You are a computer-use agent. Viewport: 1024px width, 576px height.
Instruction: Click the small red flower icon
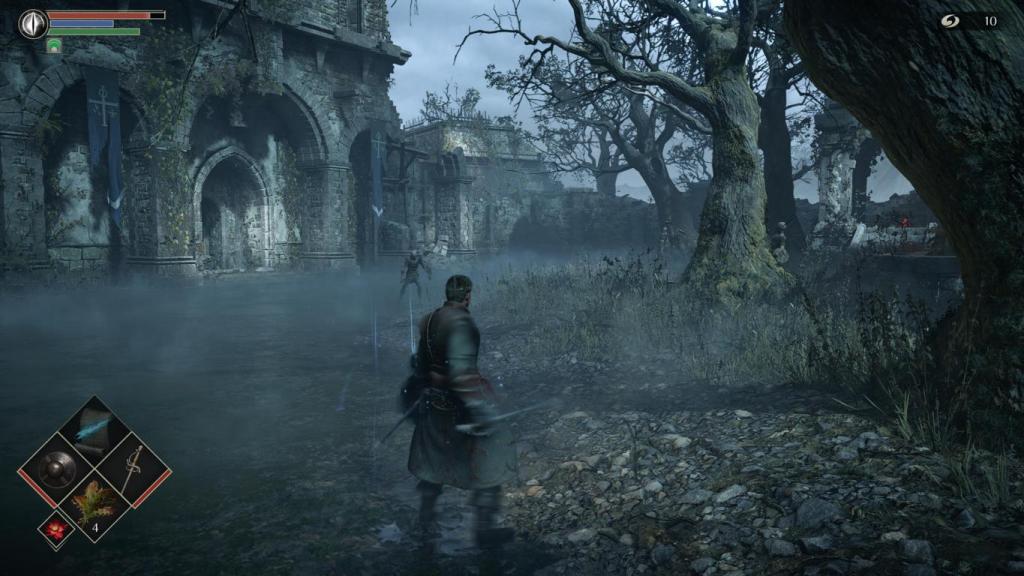point(55,530)
